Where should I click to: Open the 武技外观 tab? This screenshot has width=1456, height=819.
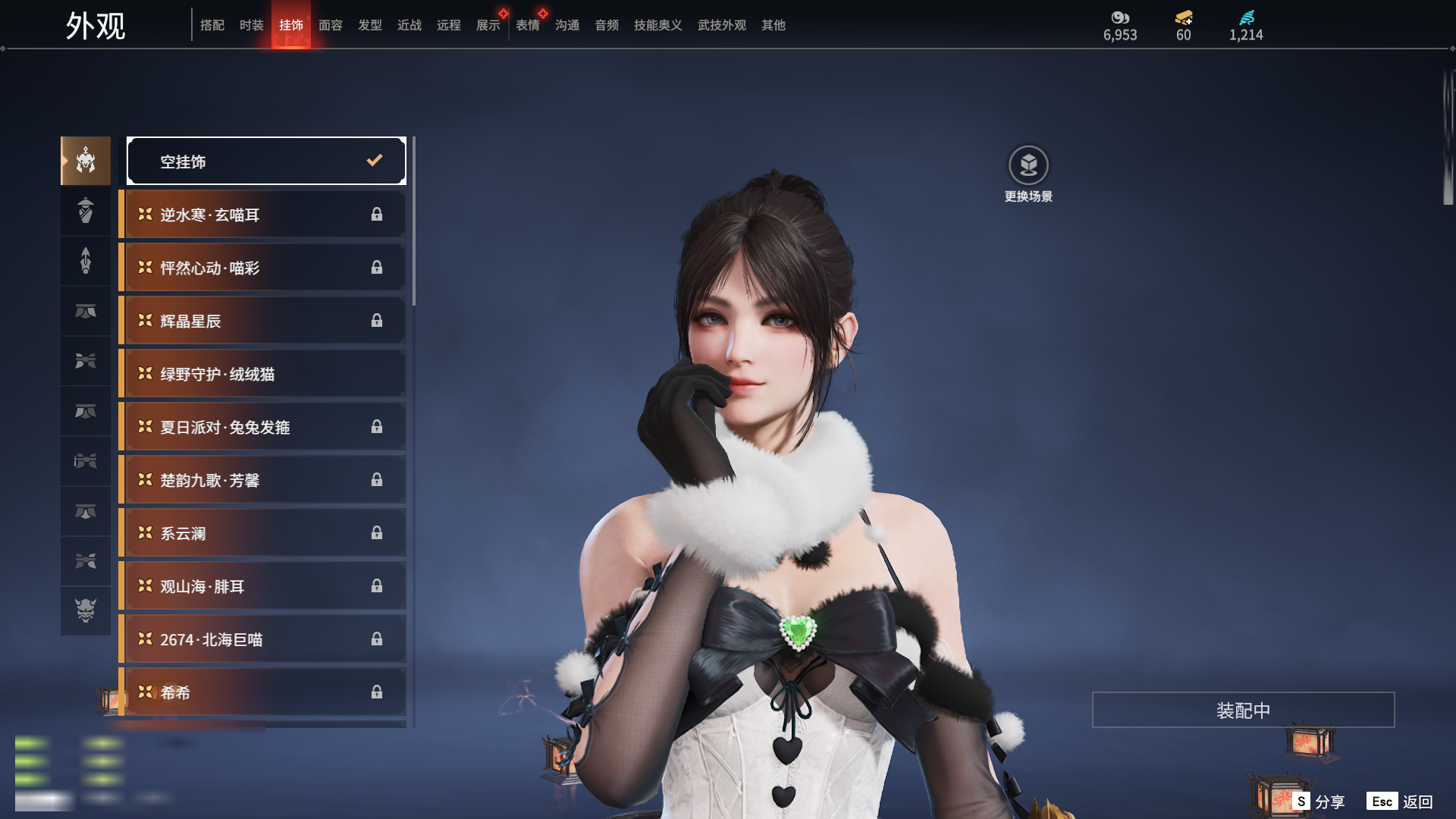tap(721, 25)
